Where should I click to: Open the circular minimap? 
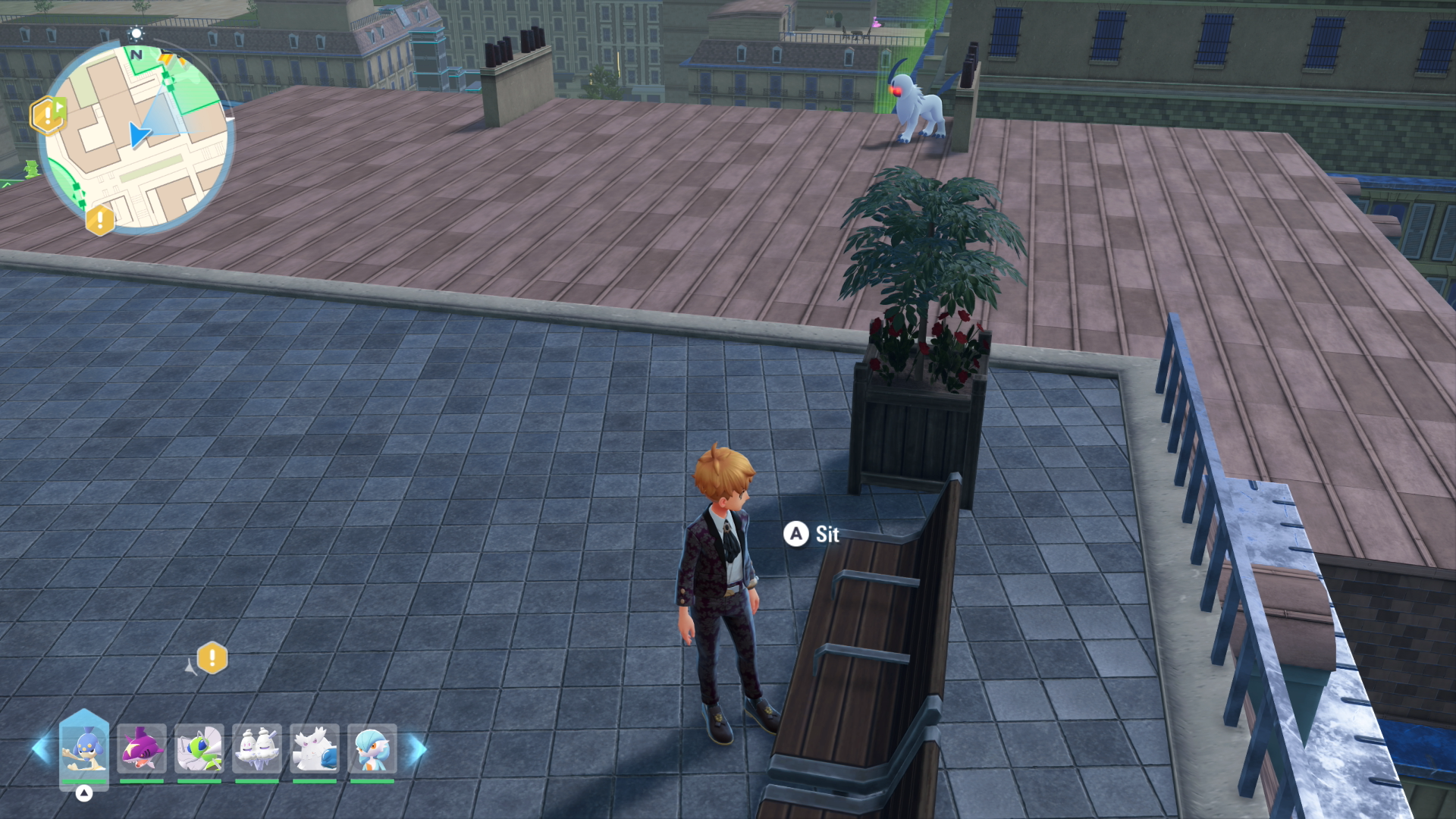136,136
